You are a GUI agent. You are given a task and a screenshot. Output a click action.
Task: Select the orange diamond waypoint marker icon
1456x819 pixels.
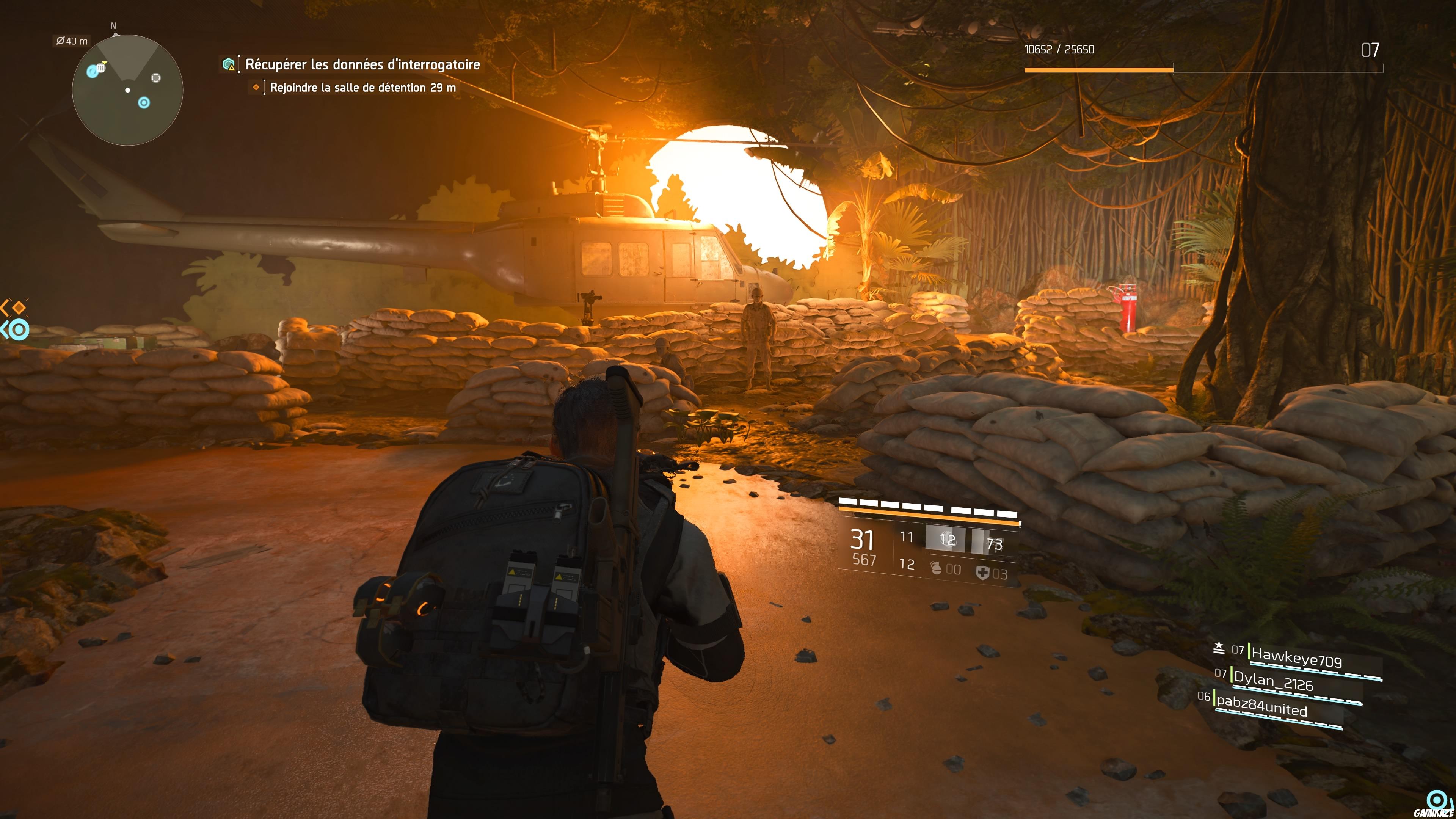pos(257,88)
